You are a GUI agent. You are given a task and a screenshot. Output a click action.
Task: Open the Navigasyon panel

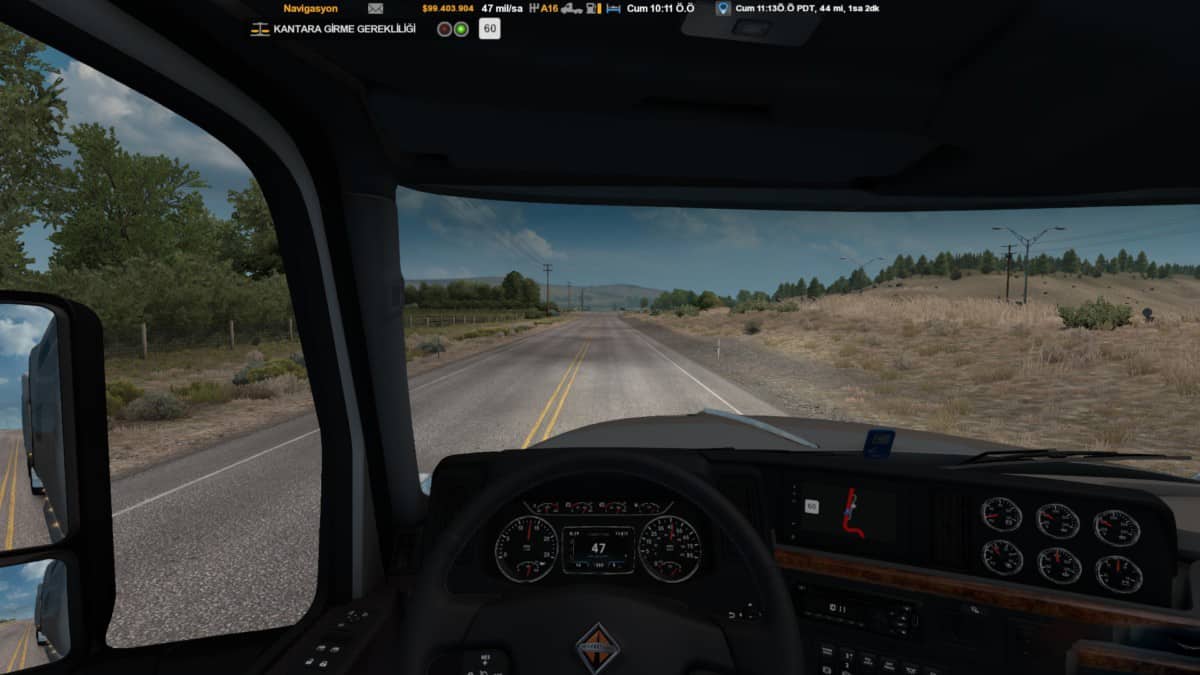coord(308,8)
